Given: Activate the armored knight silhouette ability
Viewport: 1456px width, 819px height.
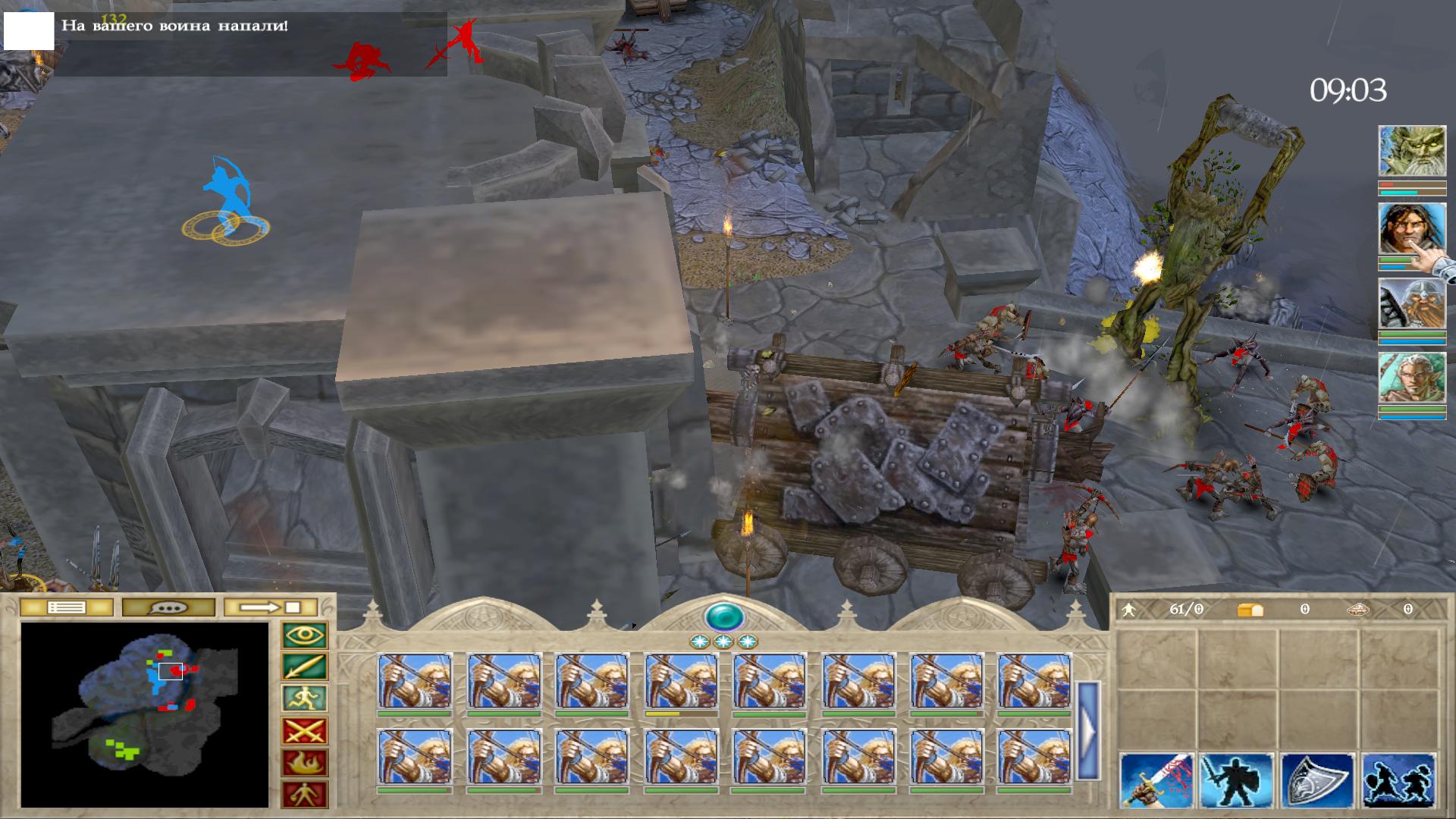Looking at the screenshot, I should coord(1237,781).
